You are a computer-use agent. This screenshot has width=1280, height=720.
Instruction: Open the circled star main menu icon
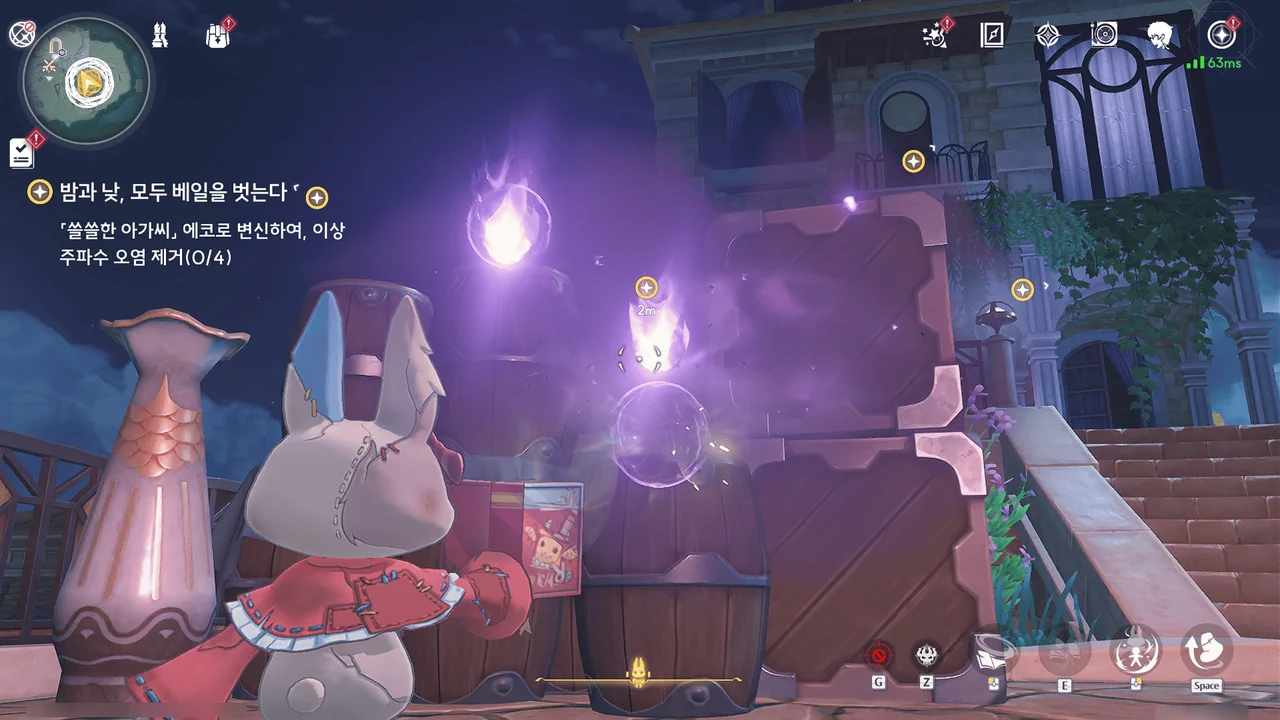pyautogui.click(x=1221, y=36)
